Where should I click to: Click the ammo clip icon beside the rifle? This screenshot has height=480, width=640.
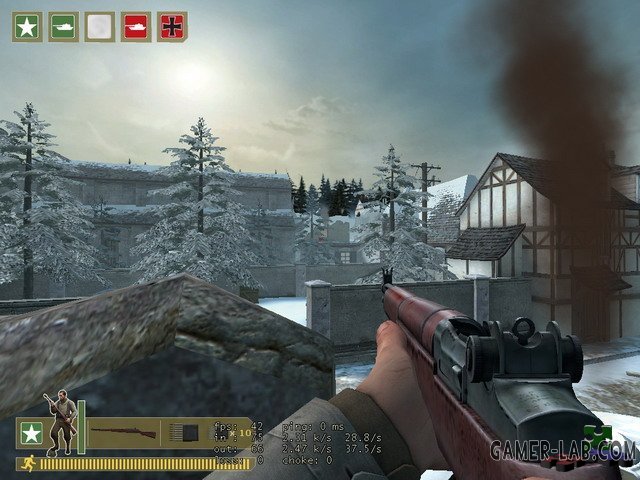[185, 433]
